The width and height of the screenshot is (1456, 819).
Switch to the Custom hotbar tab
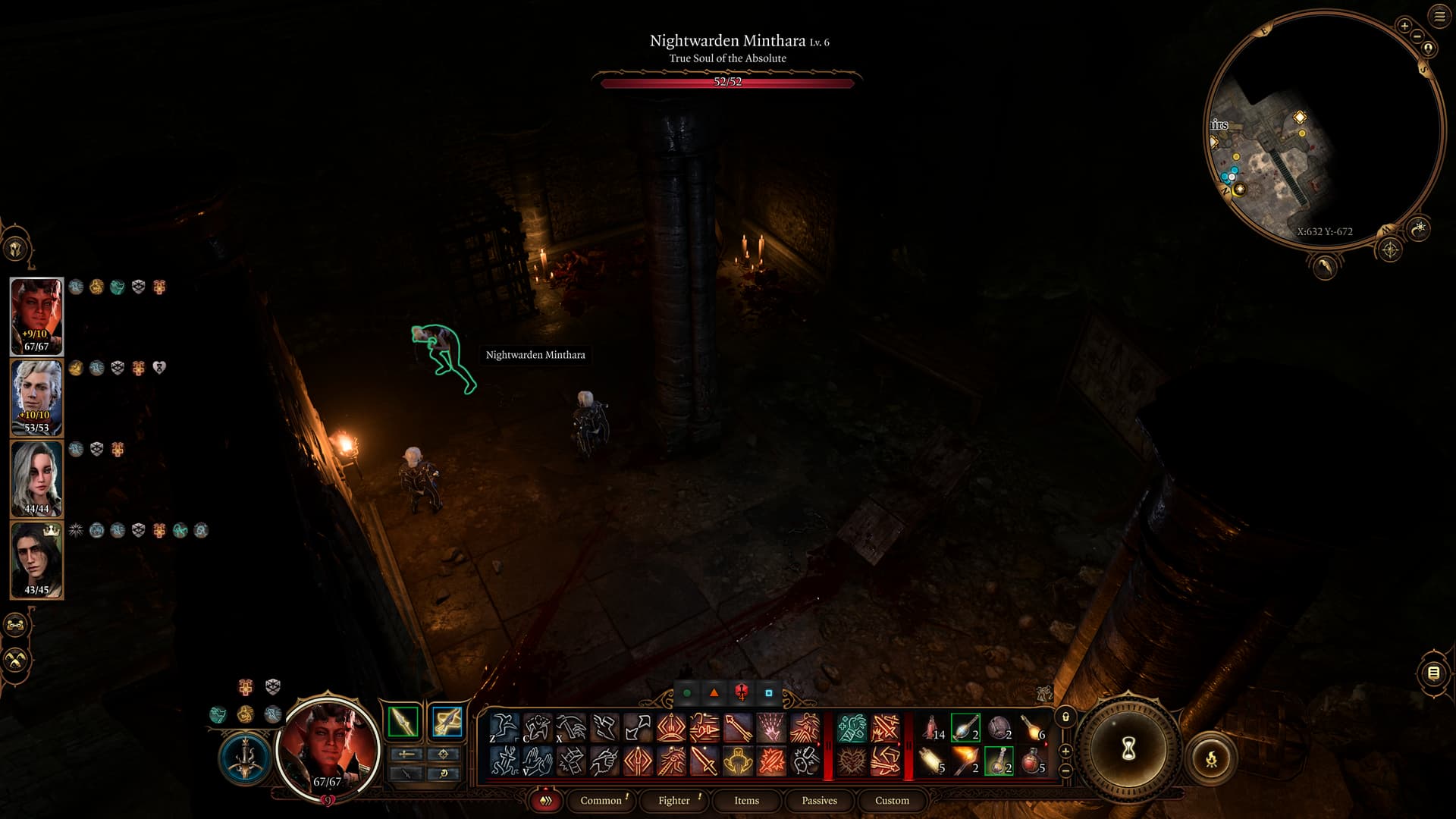(892, 800)
